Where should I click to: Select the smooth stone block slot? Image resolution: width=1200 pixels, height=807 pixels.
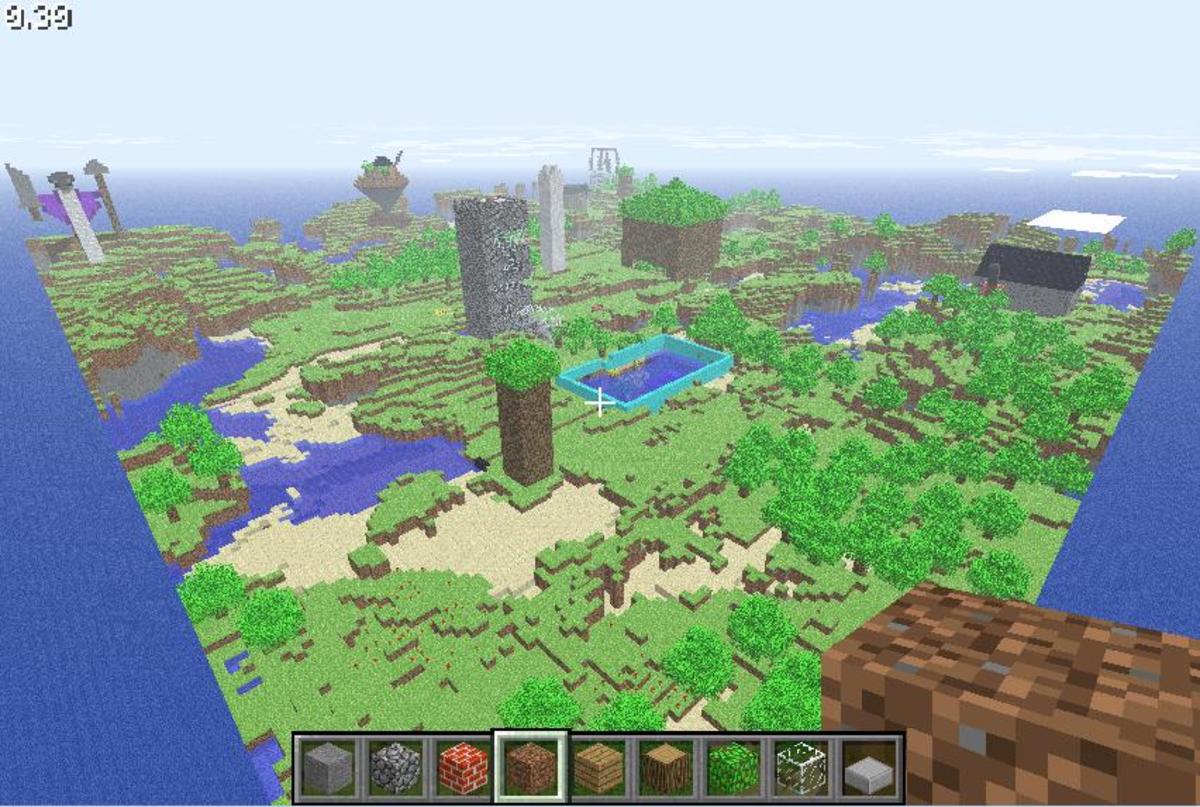(x=328, y=768)
